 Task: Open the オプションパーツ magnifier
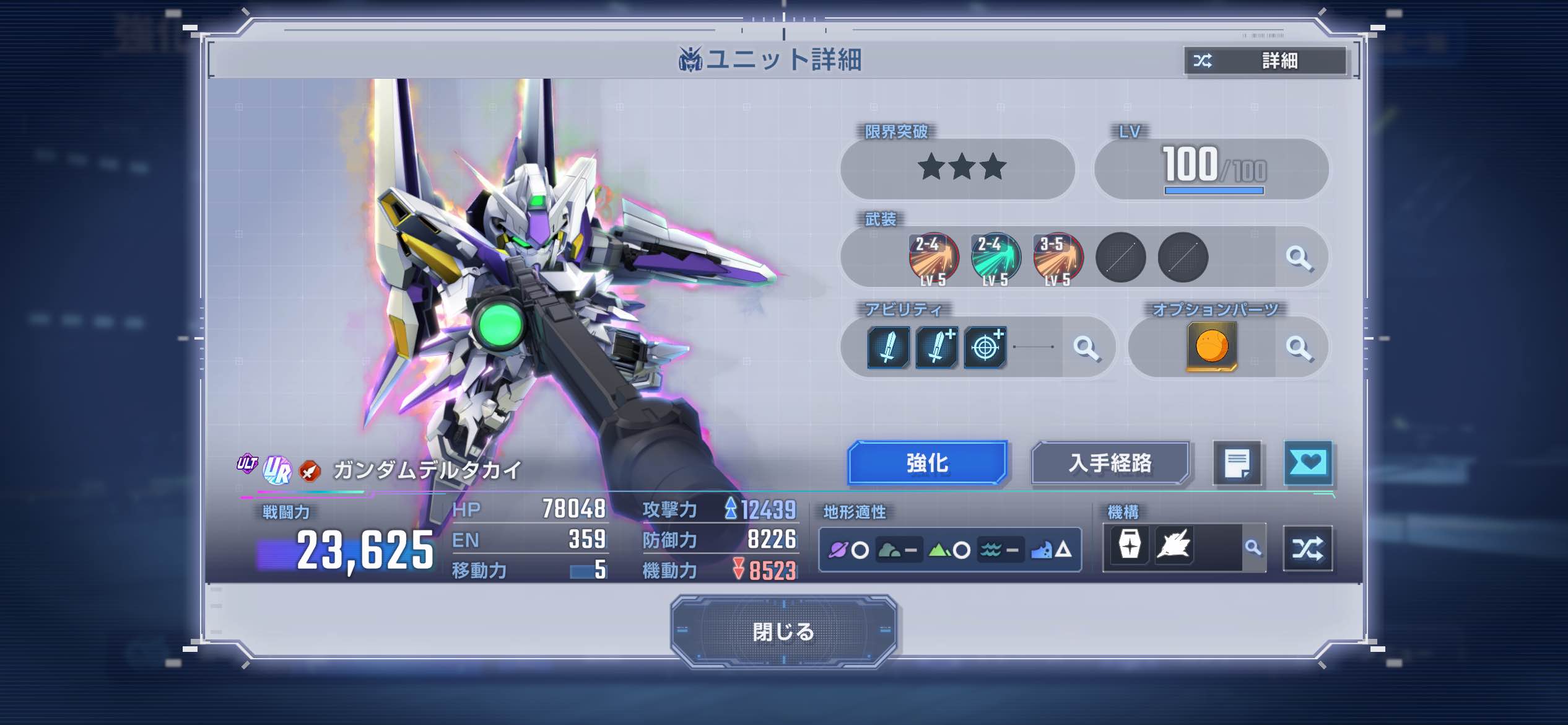pyautogui.click(x=1299, y=348)
